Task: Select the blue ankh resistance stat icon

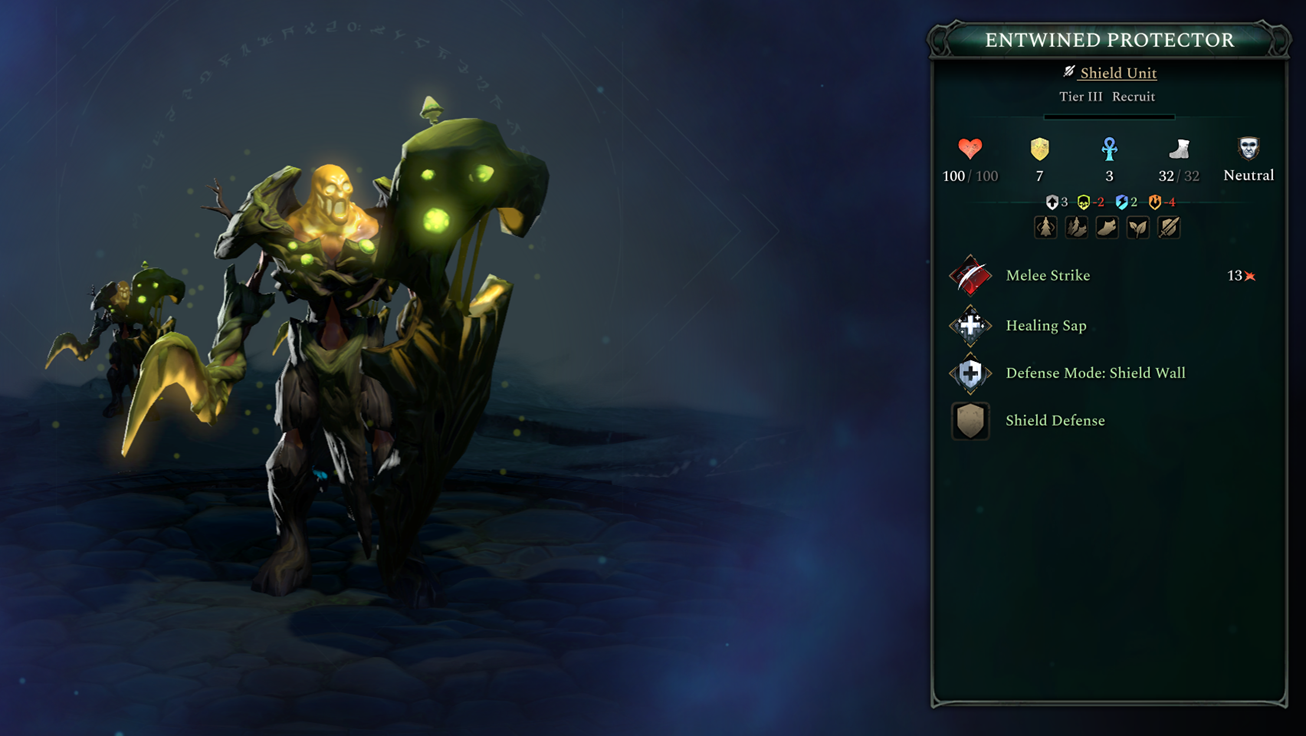Action: click(1109, 149)
